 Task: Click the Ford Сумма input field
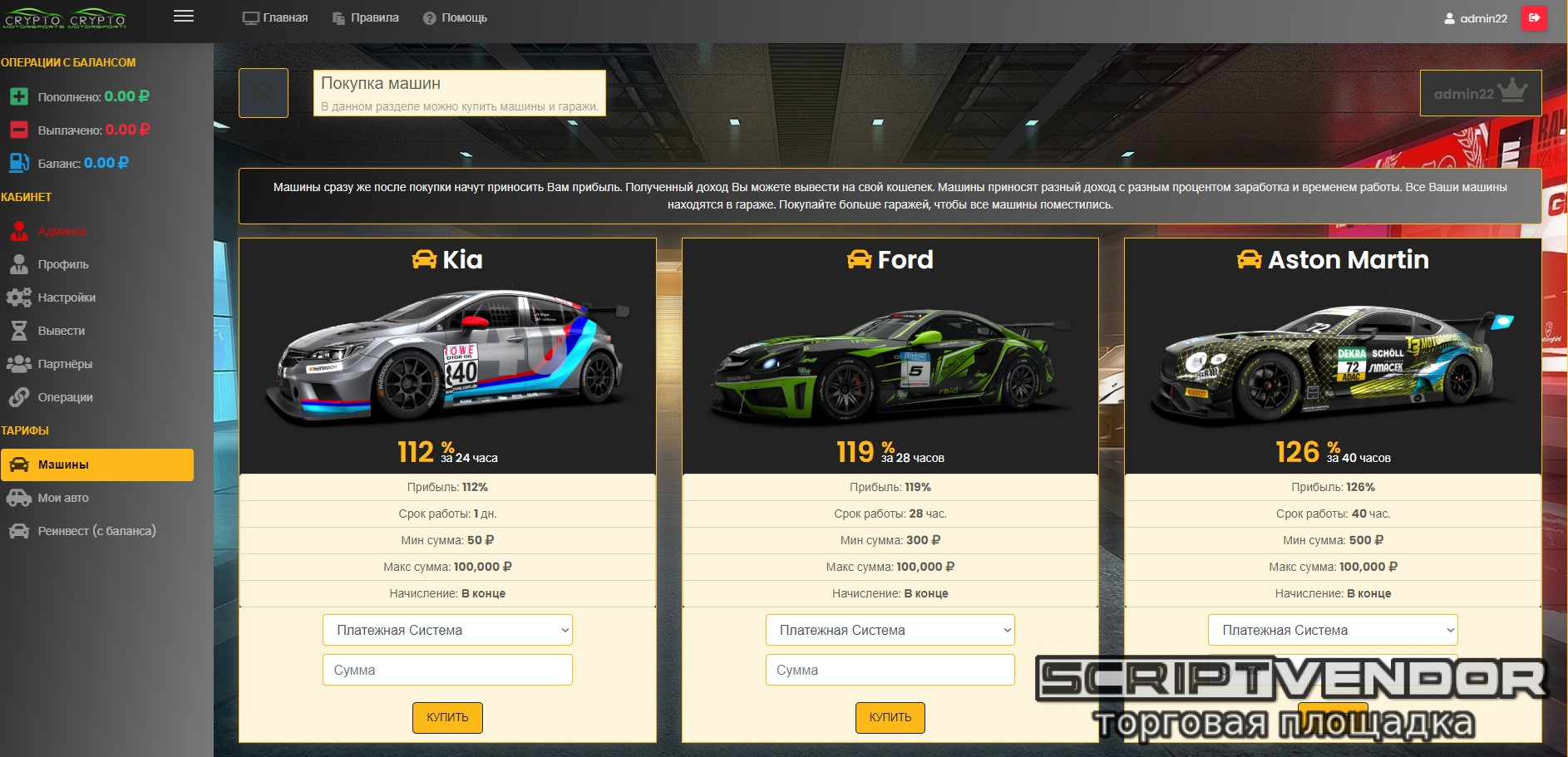pyautogui.click(x=890, y=670)
